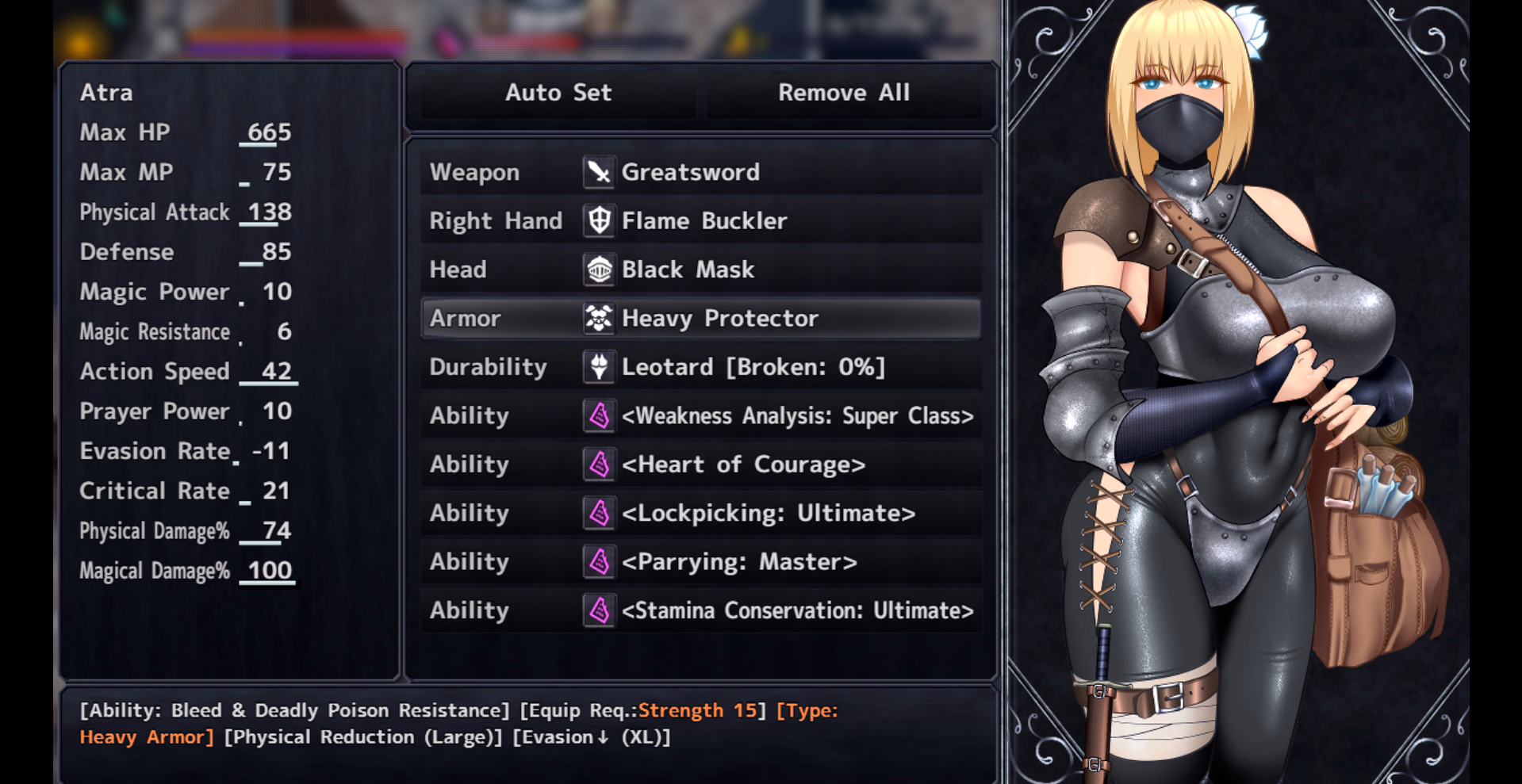Open the Stamina Conservation: Ultimate ability slot
The height and width of the screenshot is (784, 1522).
pyautogui.click(x=700, y=610)
